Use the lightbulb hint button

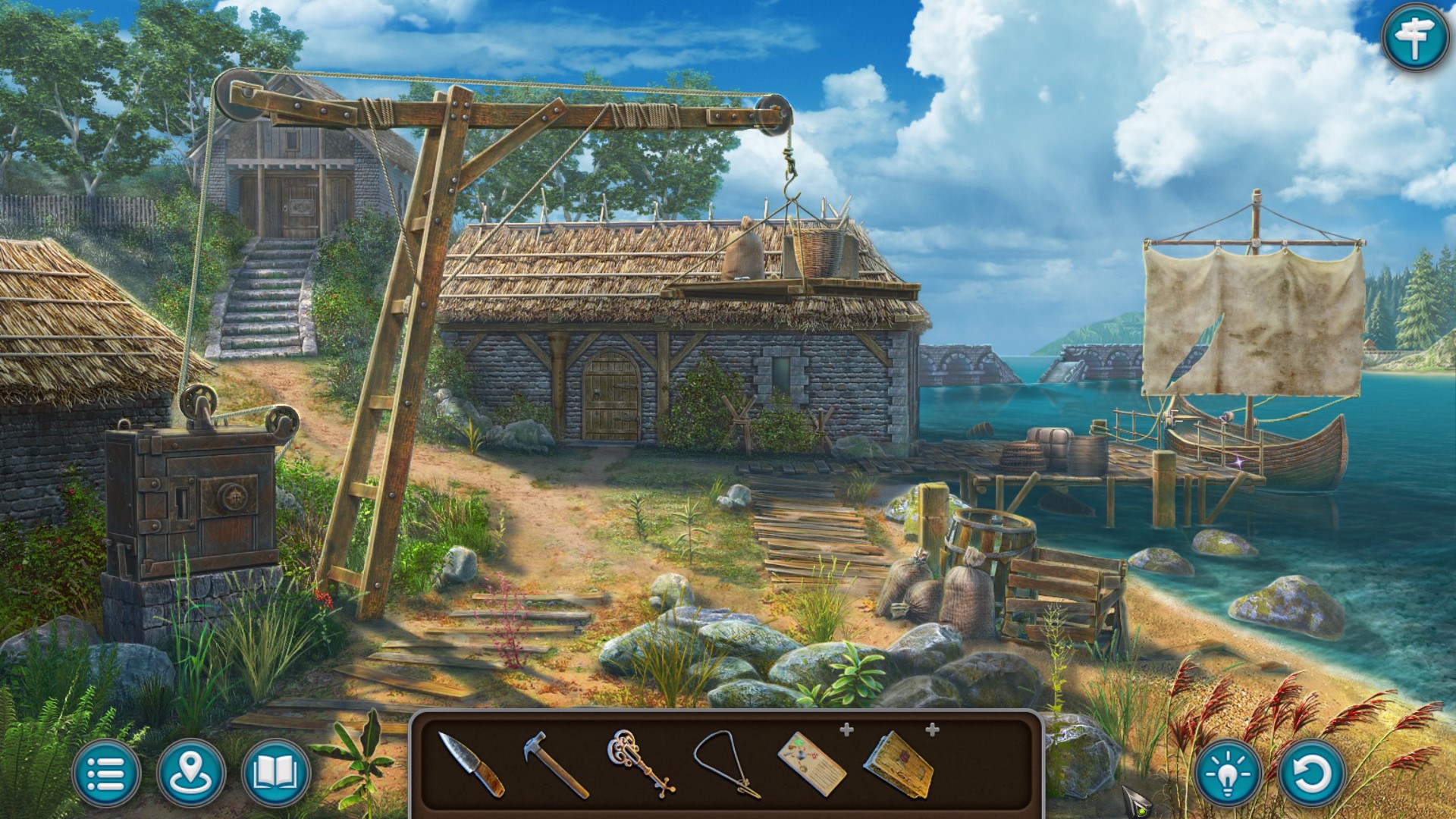click(x=1228, y=773)
